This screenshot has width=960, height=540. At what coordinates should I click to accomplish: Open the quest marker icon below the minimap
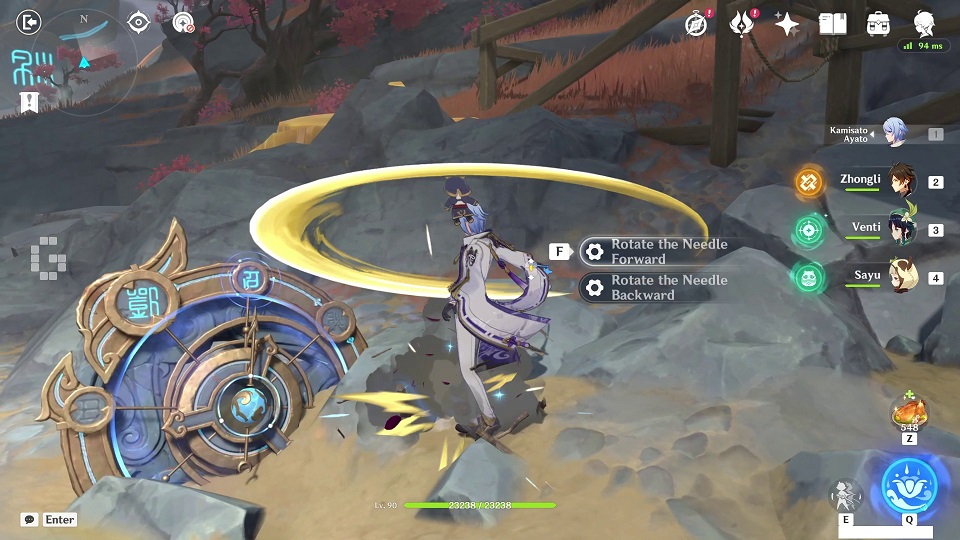pyautogui.click(x=29, y=101)
